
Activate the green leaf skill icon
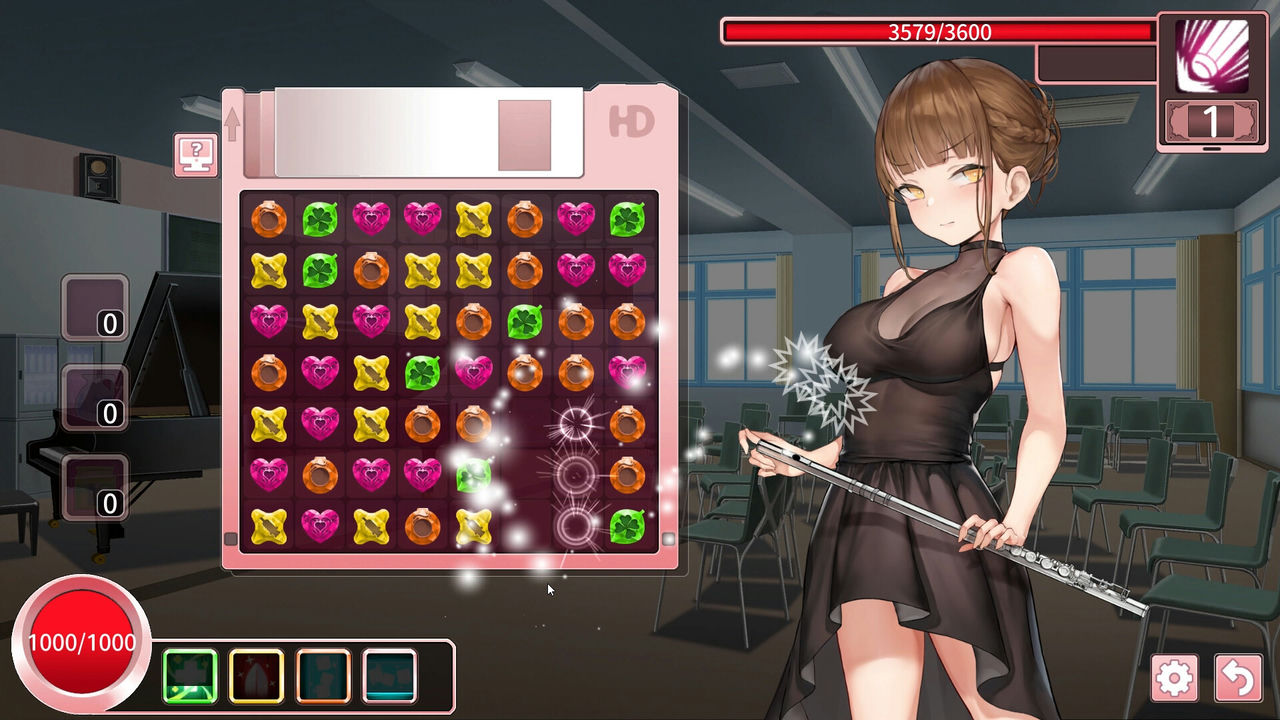coord(190,676)
